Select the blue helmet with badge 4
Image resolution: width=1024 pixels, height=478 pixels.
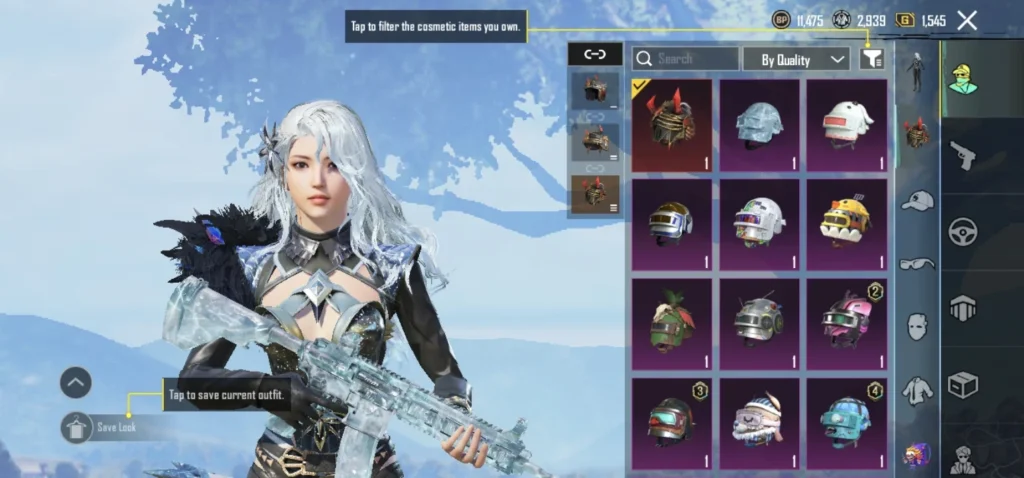(847, 423)
